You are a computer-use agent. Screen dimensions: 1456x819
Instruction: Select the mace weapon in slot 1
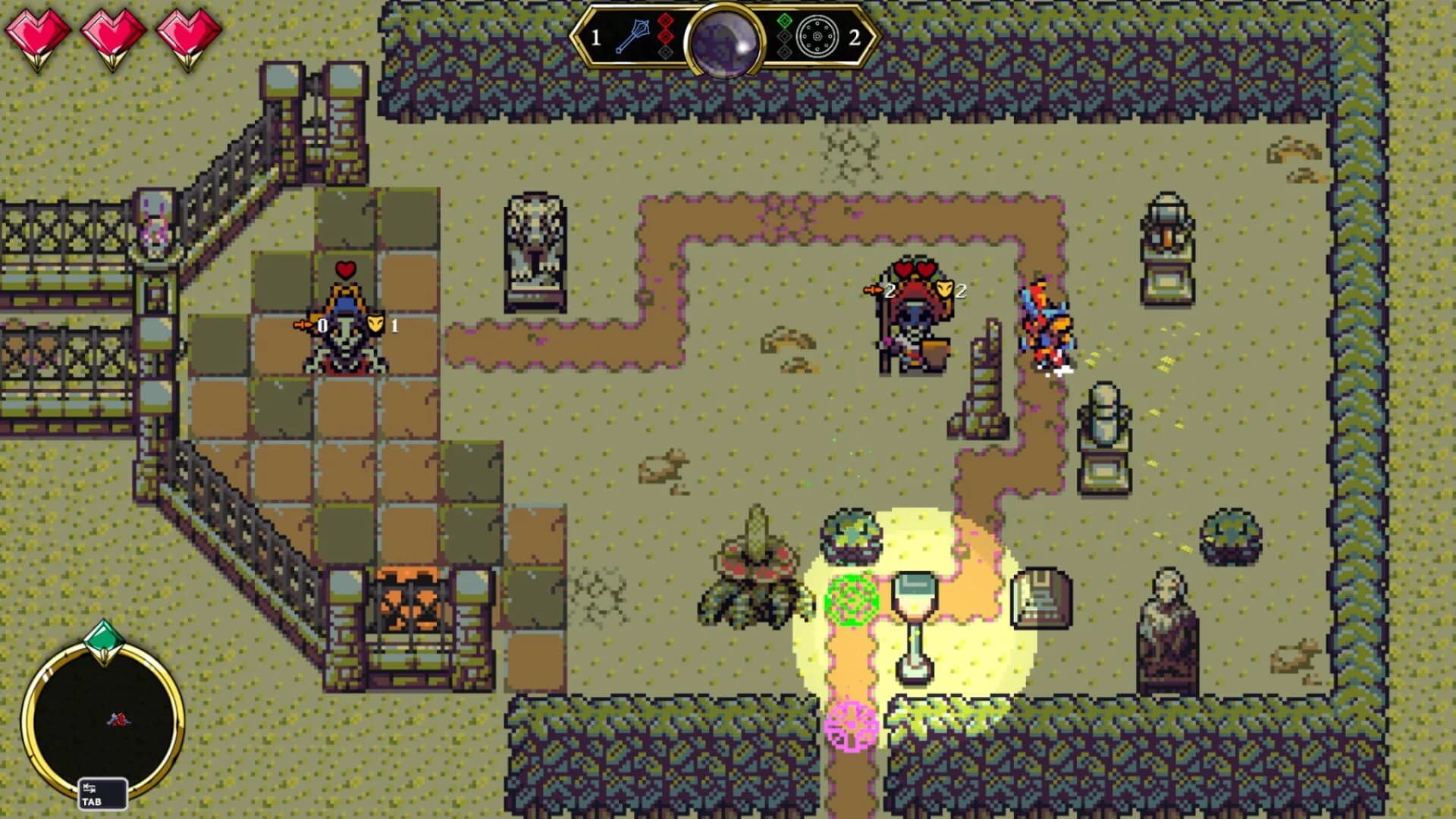coord(633,36)
